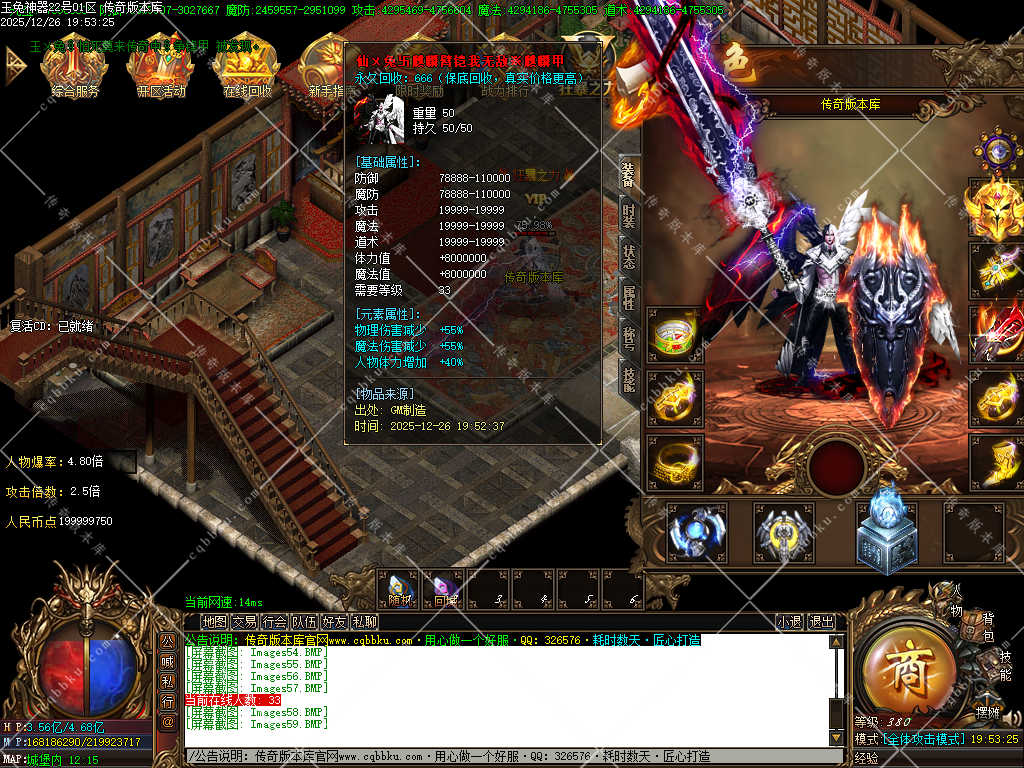Image resolution: width=1024 pixels, height=768 pixels.
Task: Open the 交易 trade button
Action: [x=244, y=622]
